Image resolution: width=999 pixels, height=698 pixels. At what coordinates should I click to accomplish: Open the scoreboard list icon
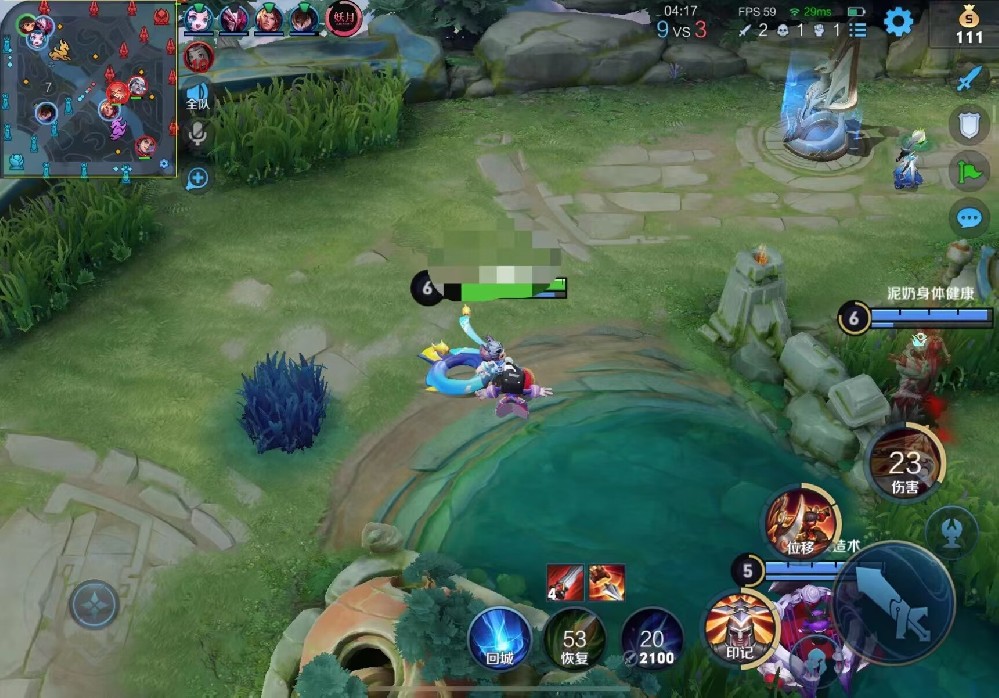(858, 30)
